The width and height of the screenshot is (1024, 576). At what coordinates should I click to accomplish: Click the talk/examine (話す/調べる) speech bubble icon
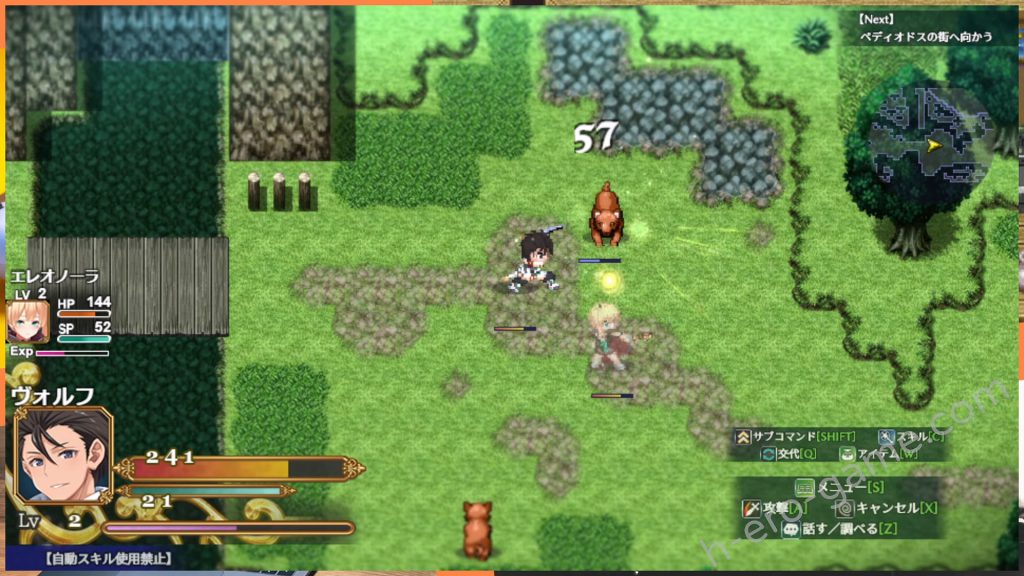[x=790, y=529]
